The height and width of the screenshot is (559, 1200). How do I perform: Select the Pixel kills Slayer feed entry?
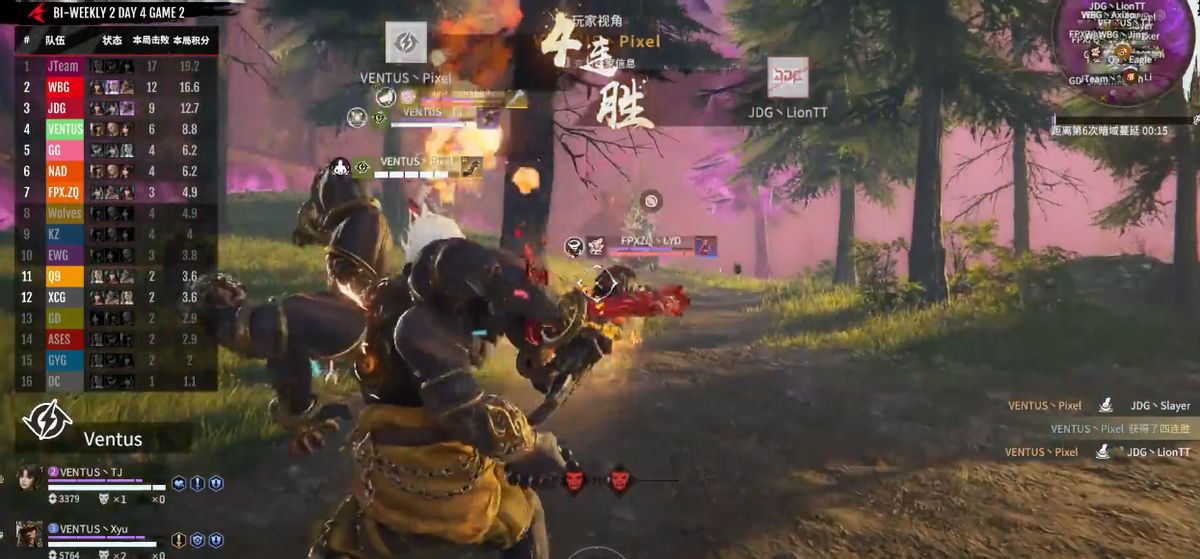click(x=1098, y=406)
